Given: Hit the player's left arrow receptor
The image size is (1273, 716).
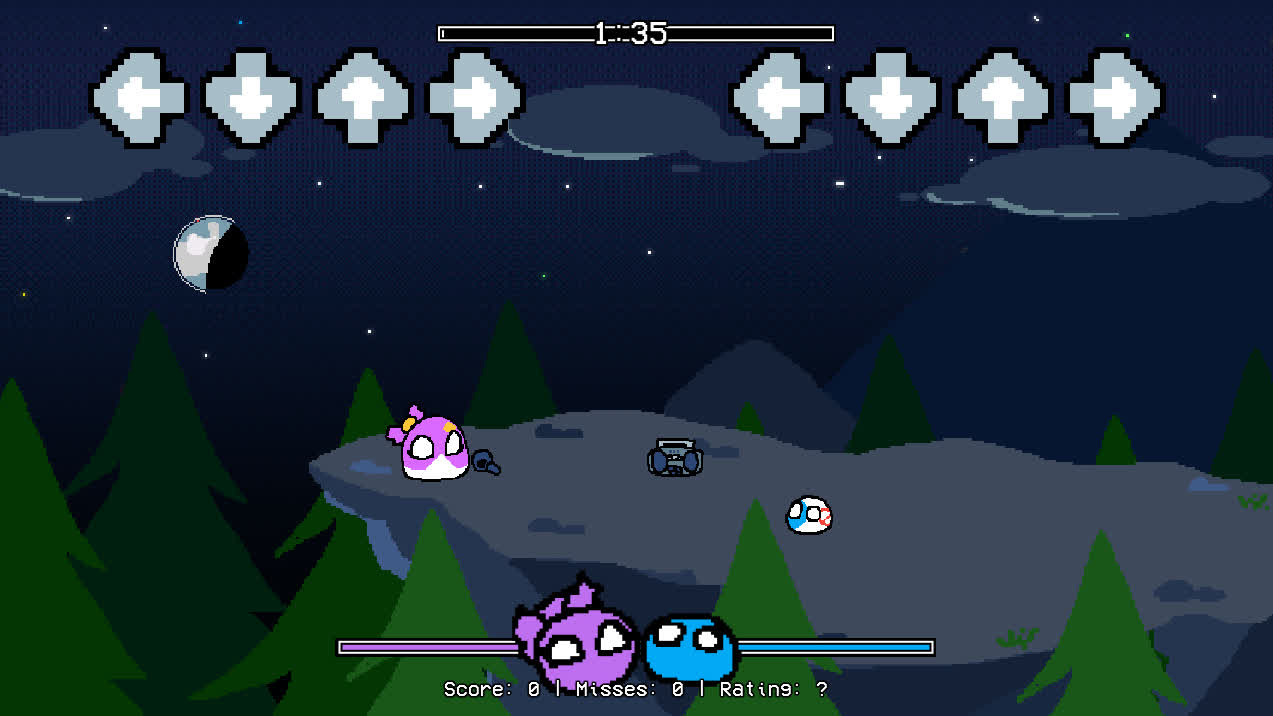Looking at the screenshot, I should click(780, 98).
